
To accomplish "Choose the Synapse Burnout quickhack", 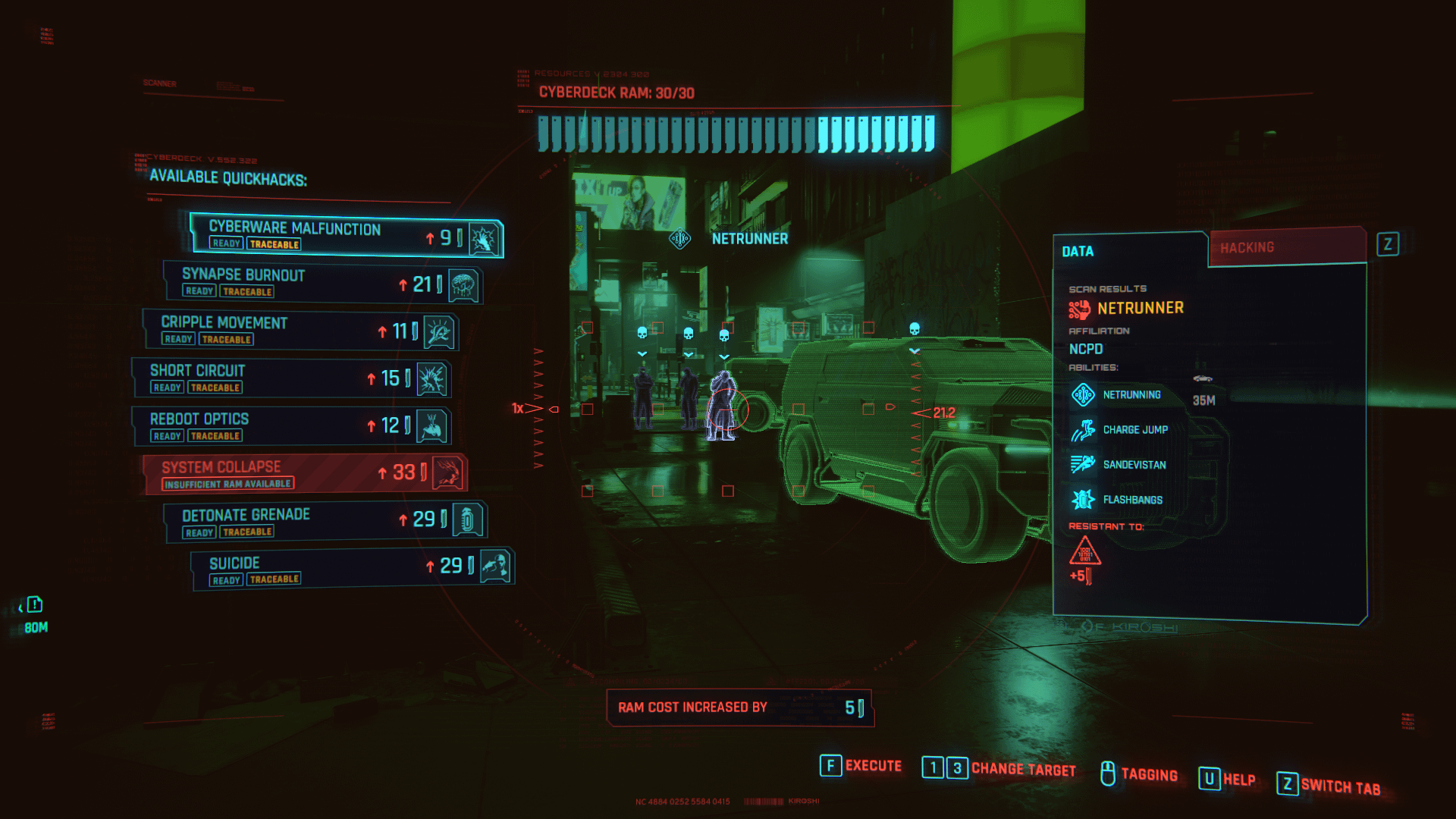I will pyautogui.click(x=322, y=283).
